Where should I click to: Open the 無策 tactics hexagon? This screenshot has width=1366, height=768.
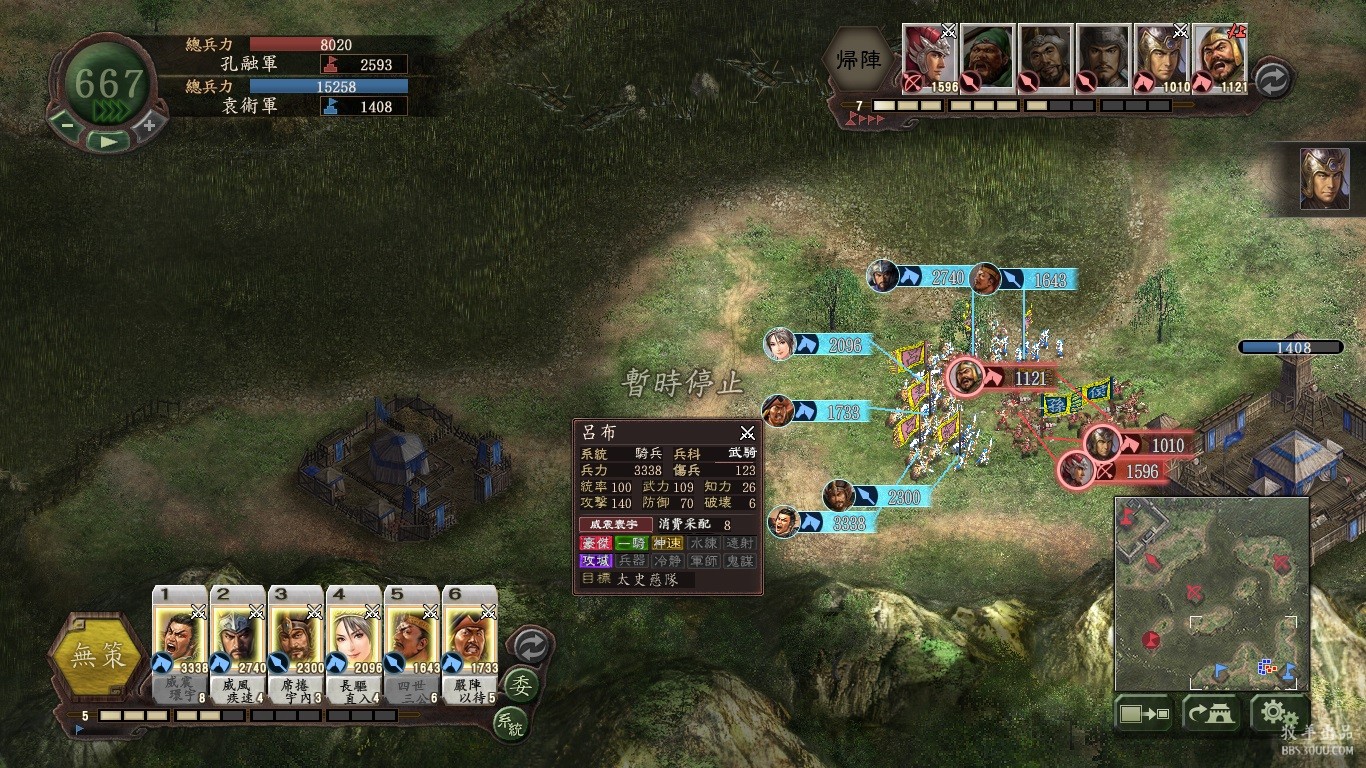pos(98,657)
